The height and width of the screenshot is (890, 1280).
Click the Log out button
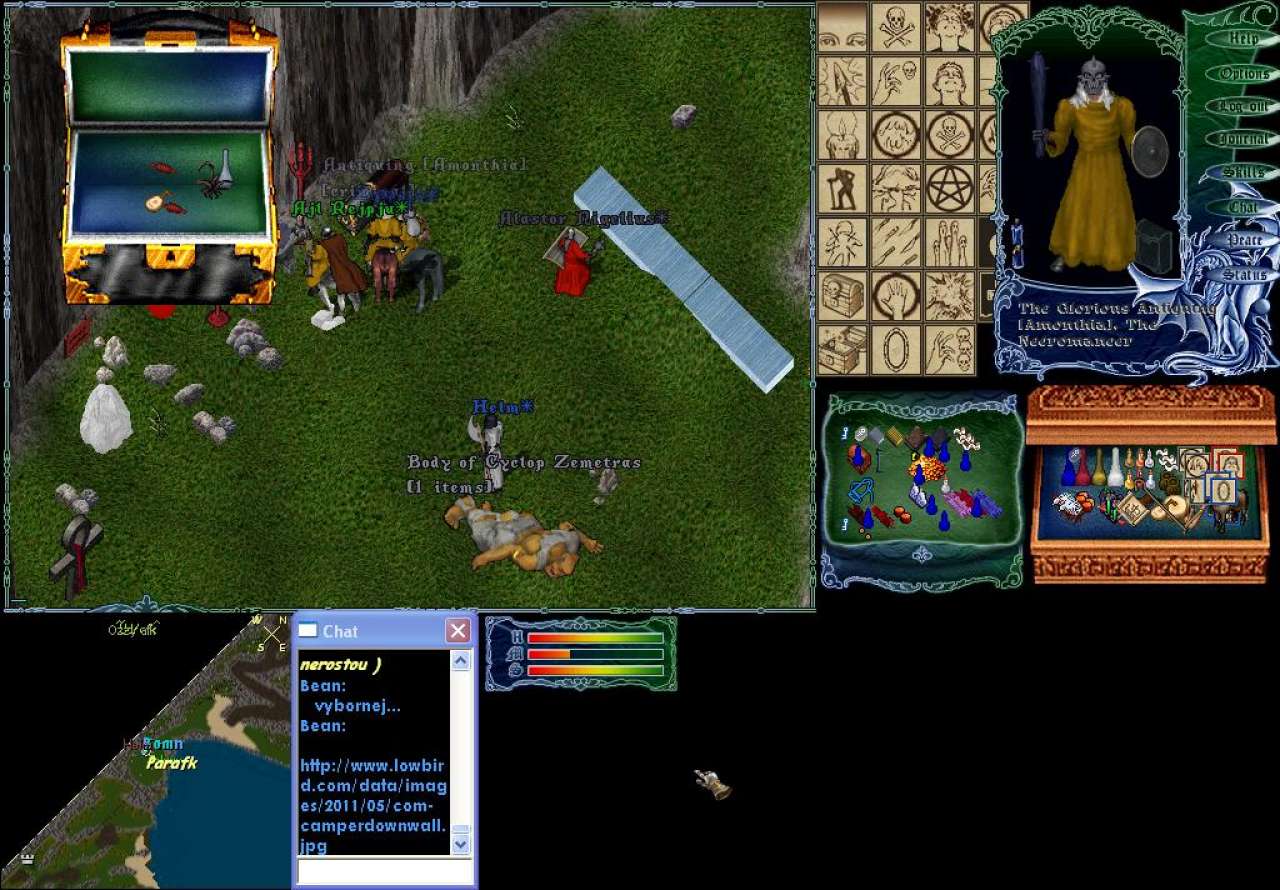tap(1243, 106)
